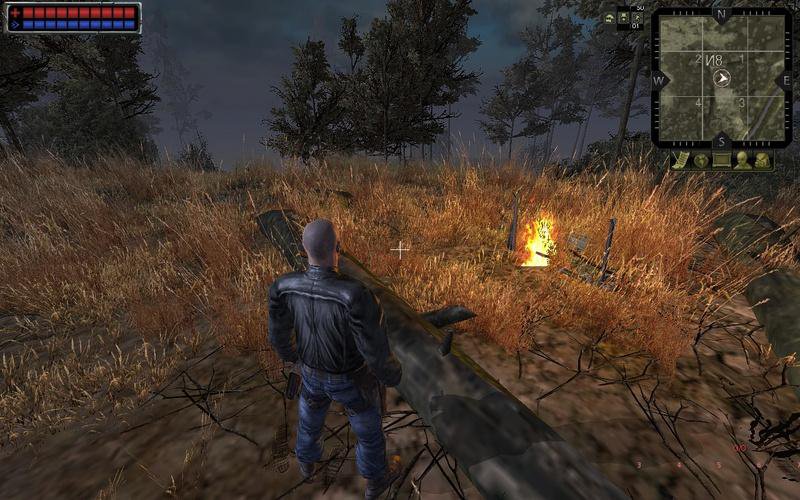Click the skull icon beside the minimap
This screenshot has width=800, height=500.
[x=609, y=18]
